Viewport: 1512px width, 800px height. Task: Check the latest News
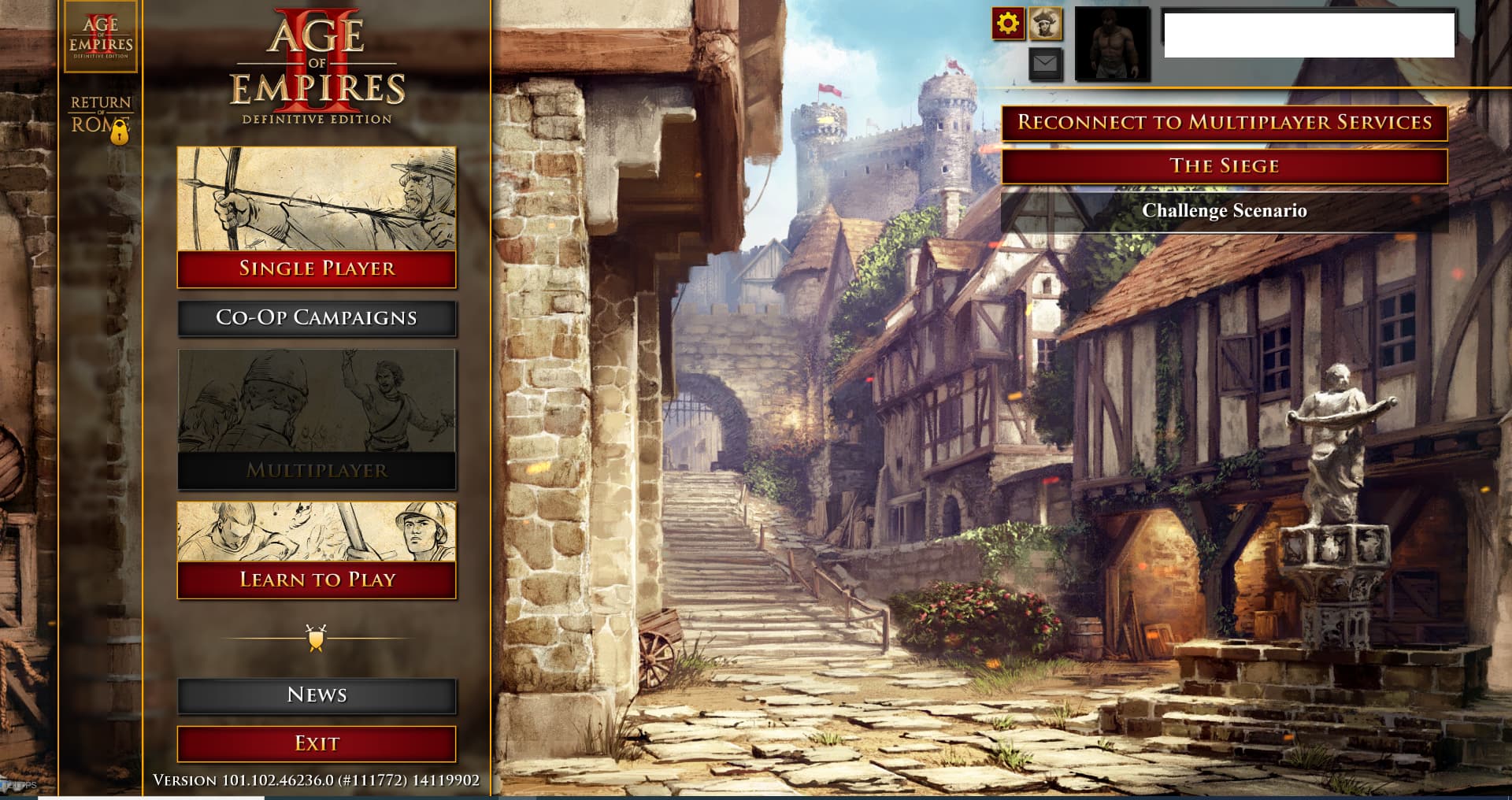coord(317,695)
